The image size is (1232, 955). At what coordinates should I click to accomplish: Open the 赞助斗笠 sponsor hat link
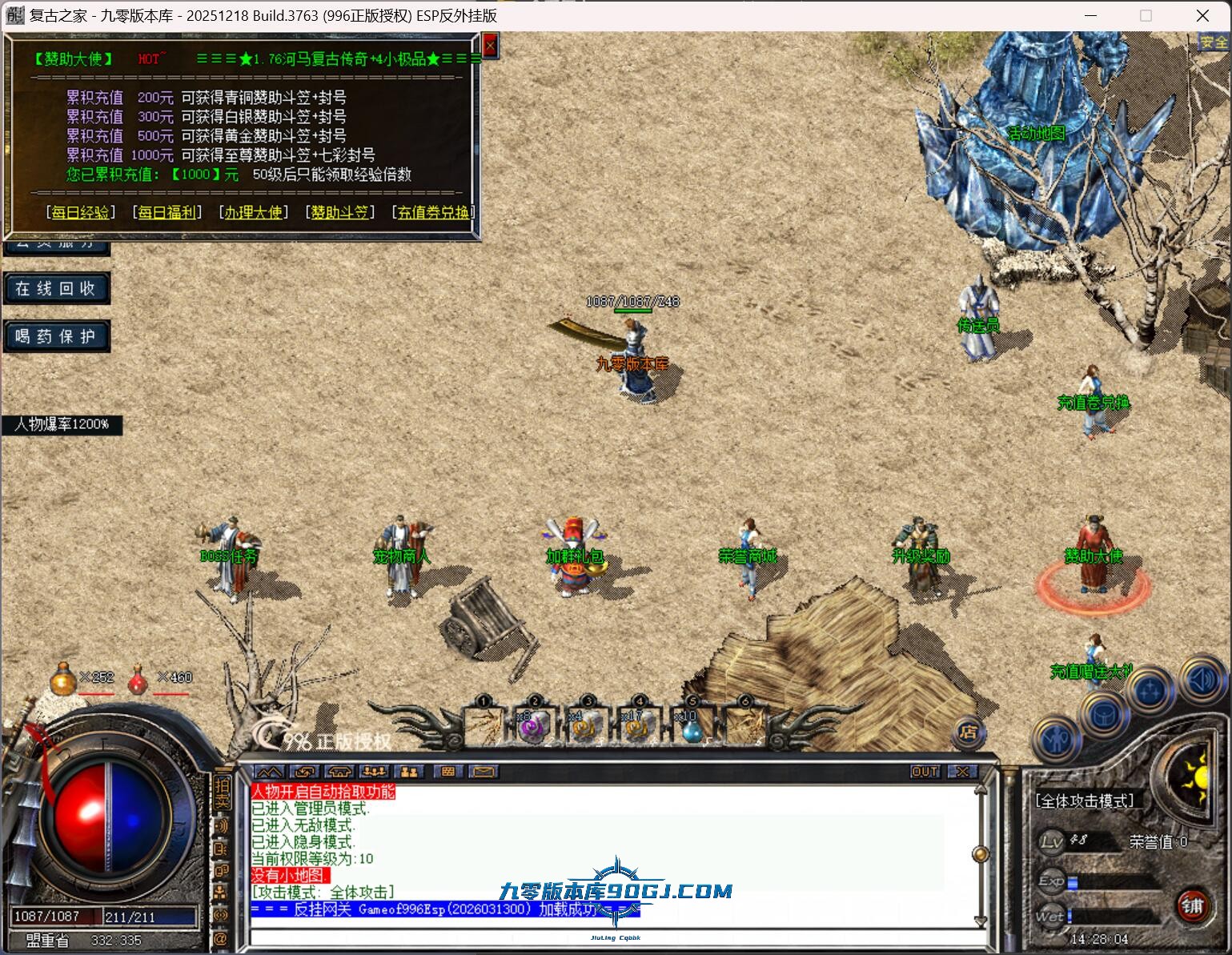(x=339, y=212)
